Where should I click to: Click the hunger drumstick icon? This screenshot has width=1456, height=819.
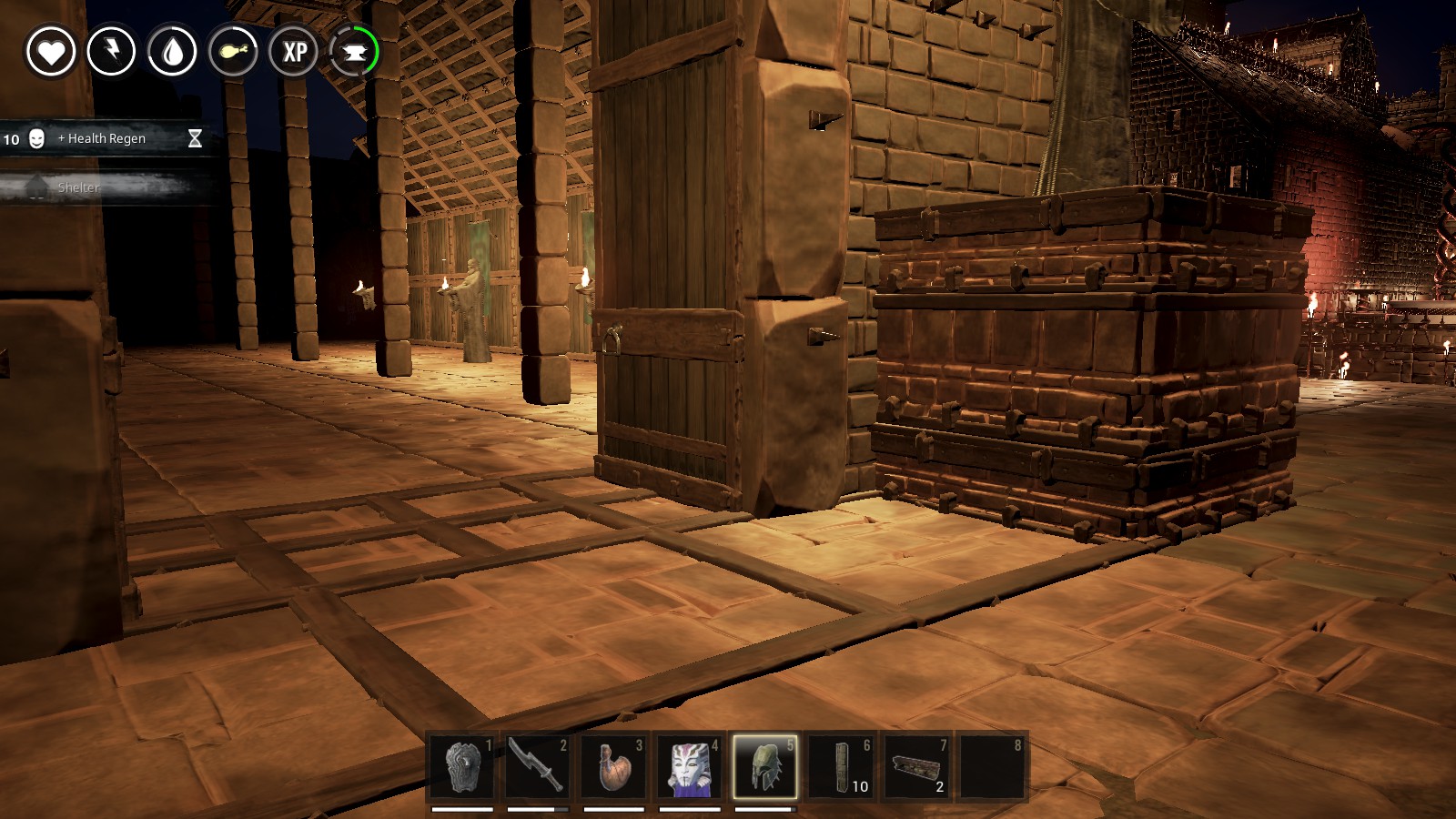coord(236,52)
